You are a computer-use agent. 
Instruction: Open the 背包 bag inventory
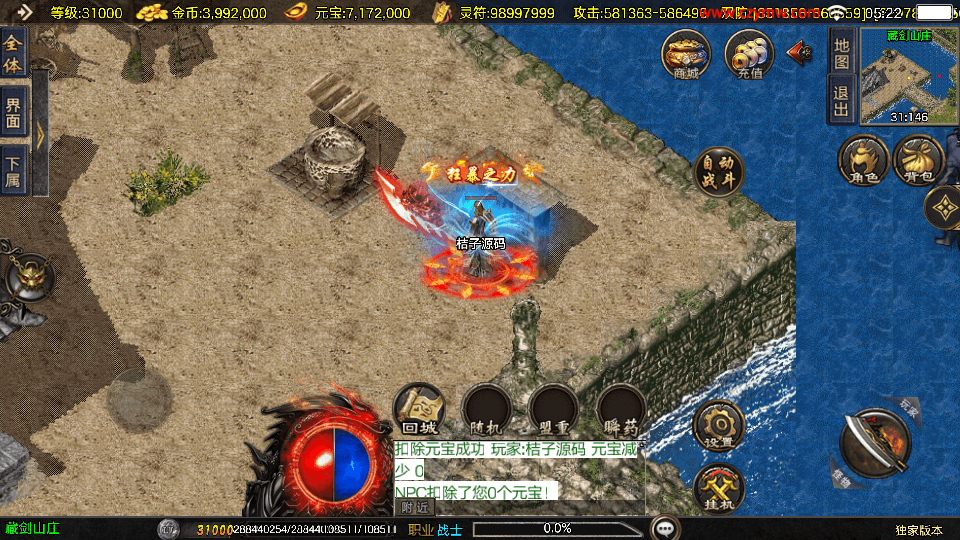pyautogui.click(x=919, y=161)
